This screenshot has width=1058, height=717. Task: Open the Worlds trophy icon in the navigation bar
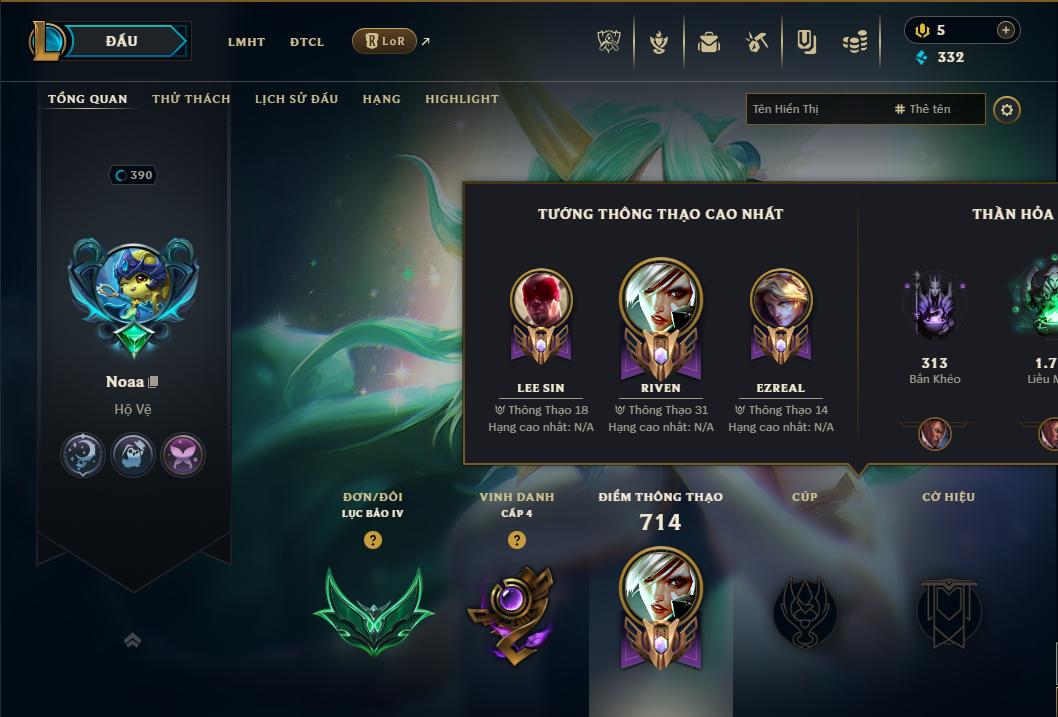pos(610,42)
